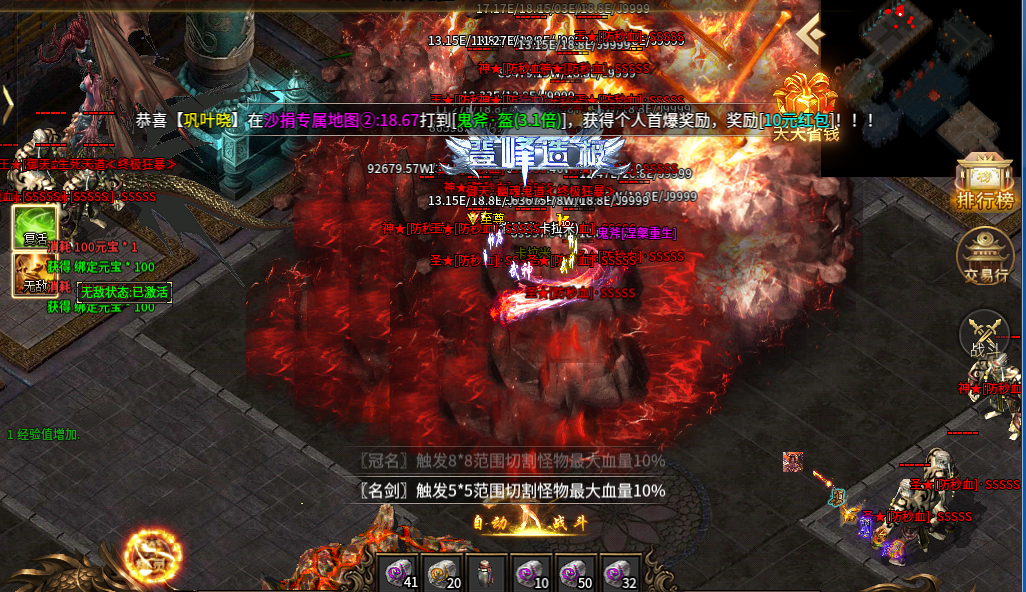Use the purple scroll stack of 50
This screenshot has height=592, width=1026.
(x=574, y=573)
